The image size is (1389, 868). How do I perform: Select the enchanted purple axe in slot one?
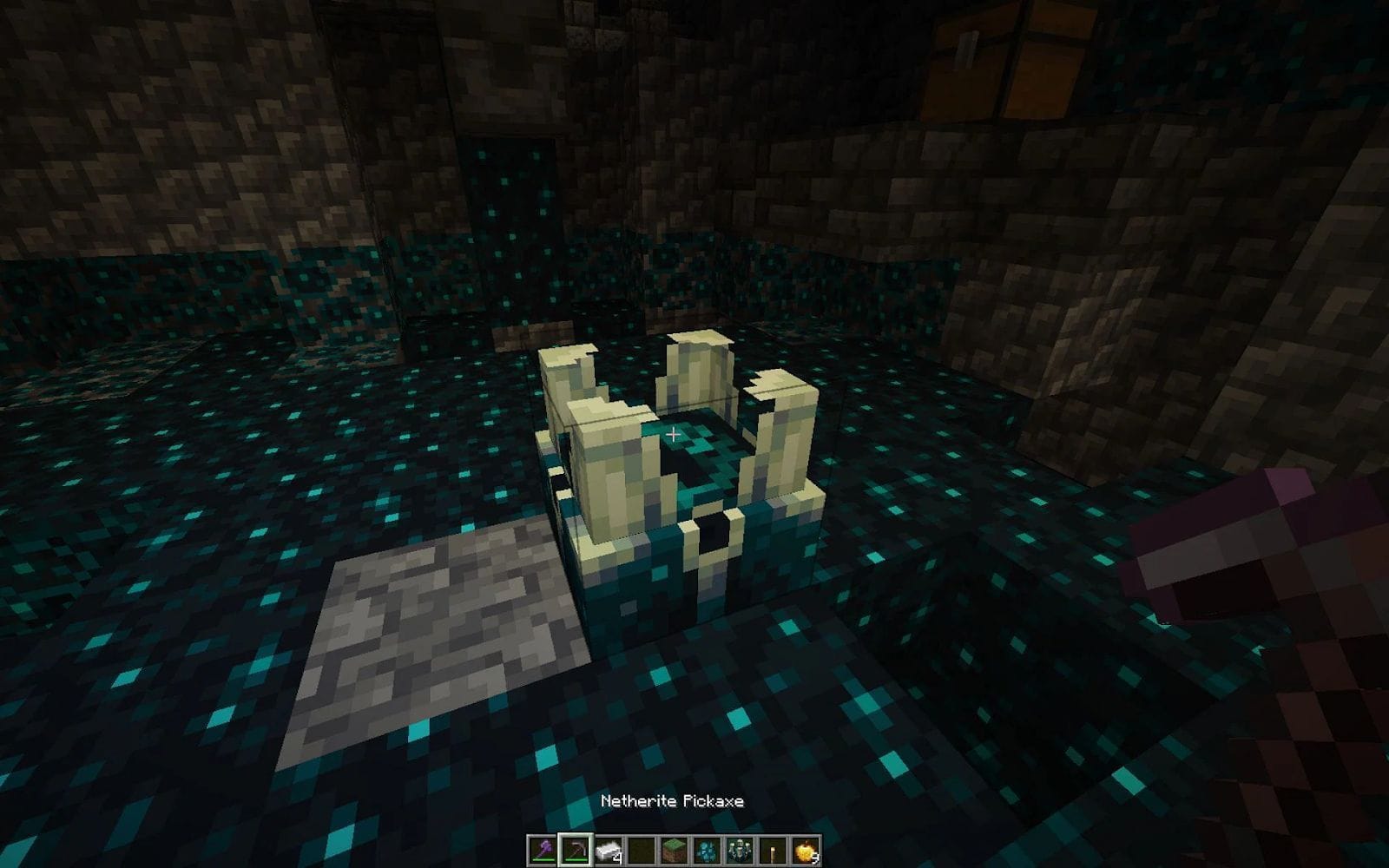coord(543,849)
